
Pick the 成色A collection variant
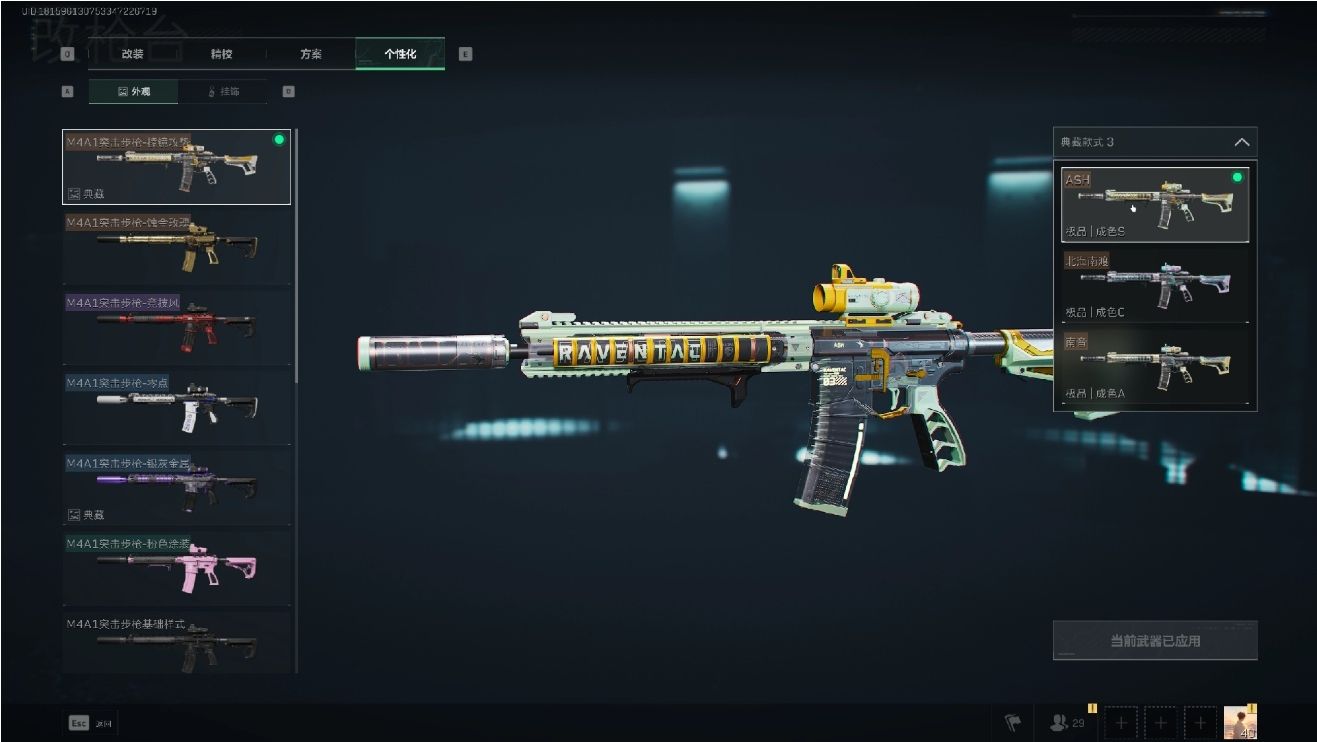[1155, 367]
